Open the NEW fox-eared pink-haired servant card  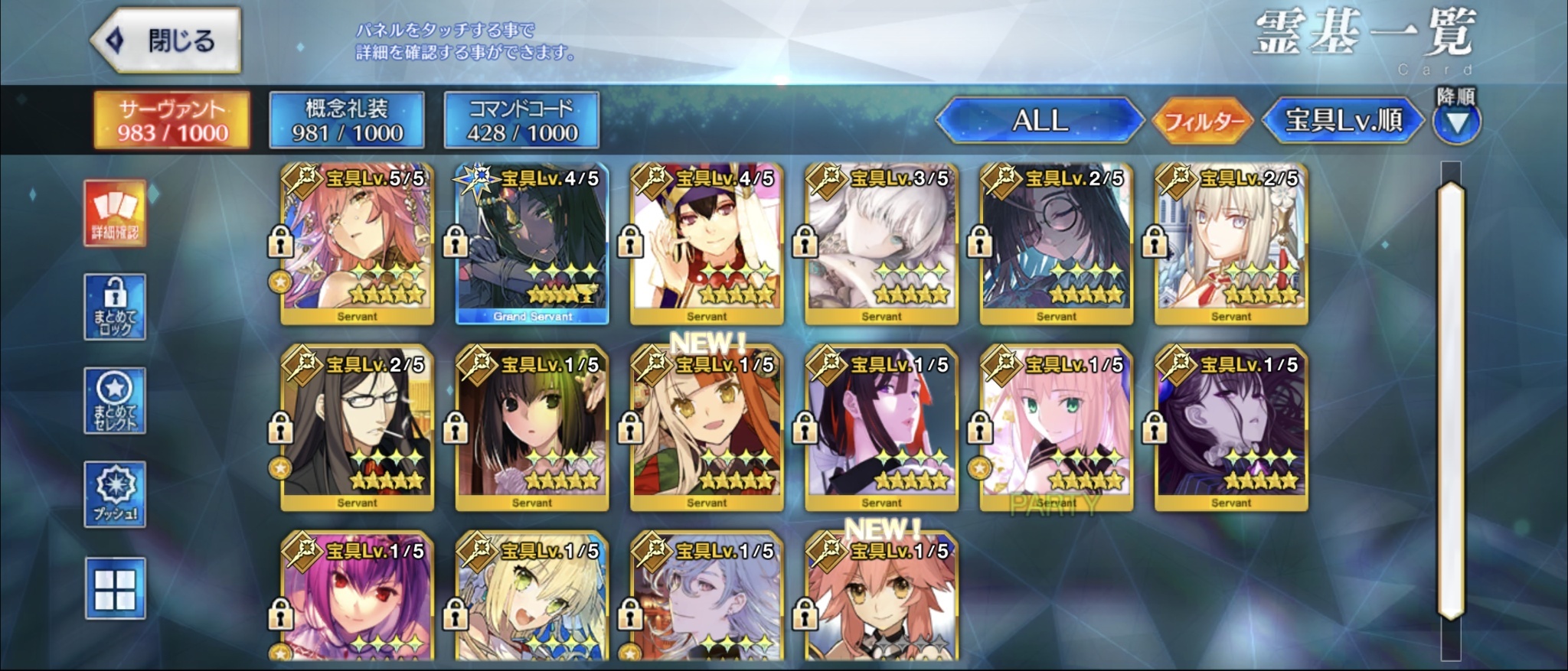[x=881, y=601]
